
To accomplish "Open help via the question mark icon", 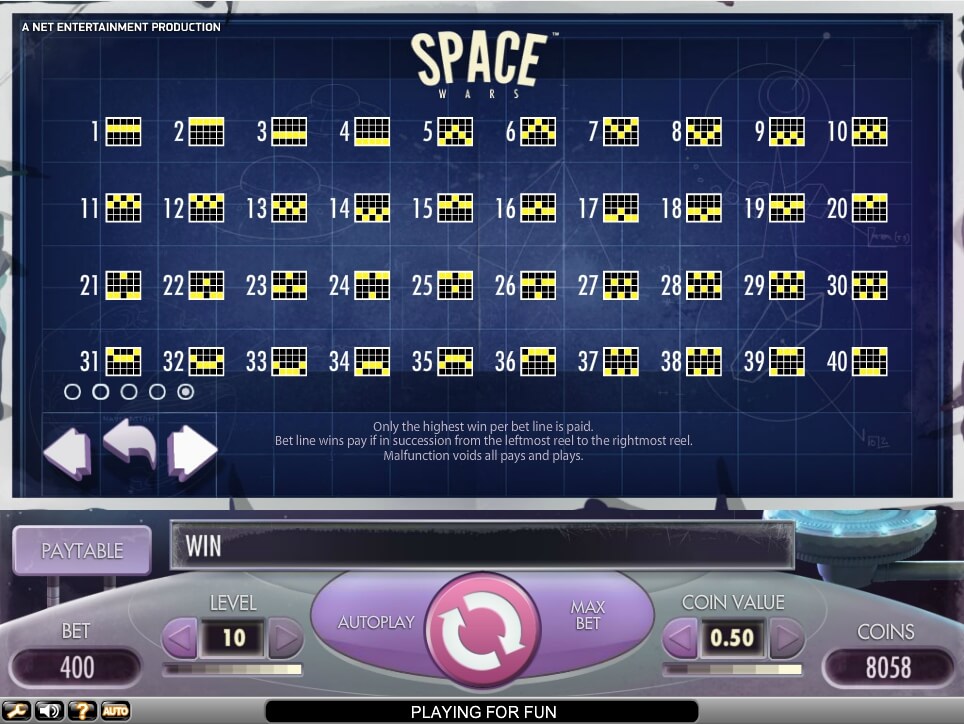I will click(81, 711).
